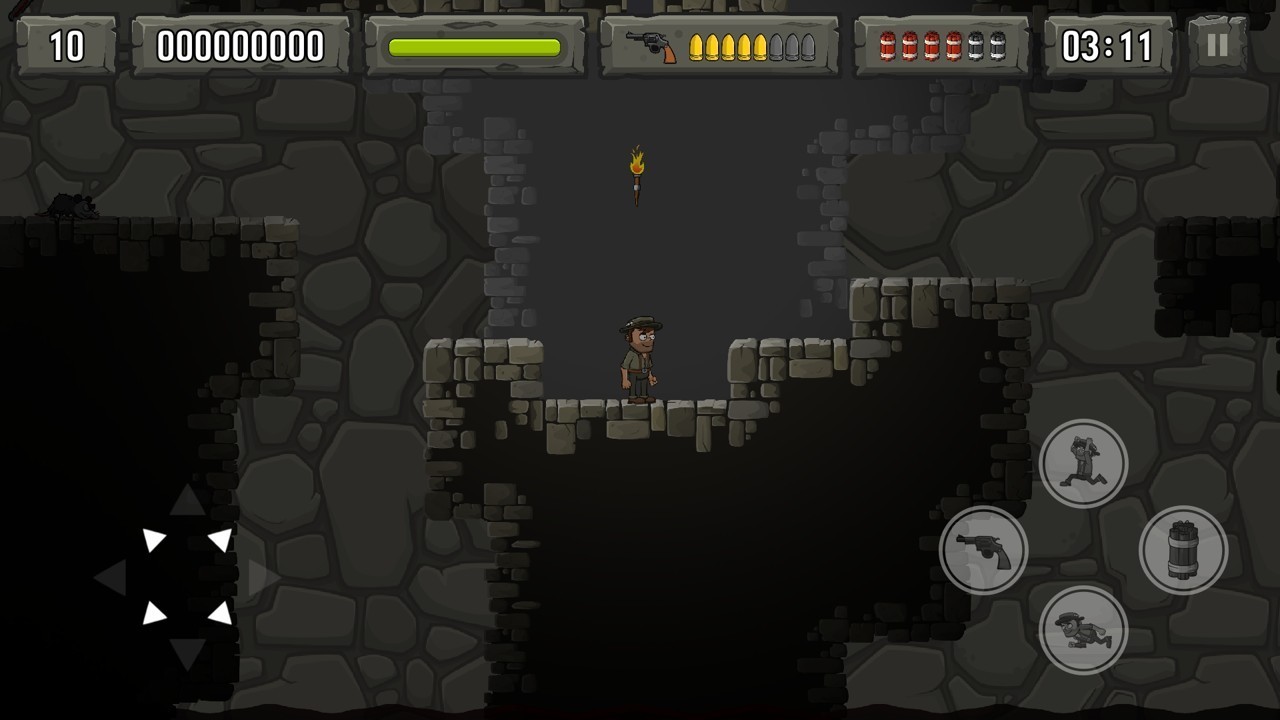This screenshot has height=720, width=1280.
Task: Tap the d-pad left arrow
Action: pos(110,577)
